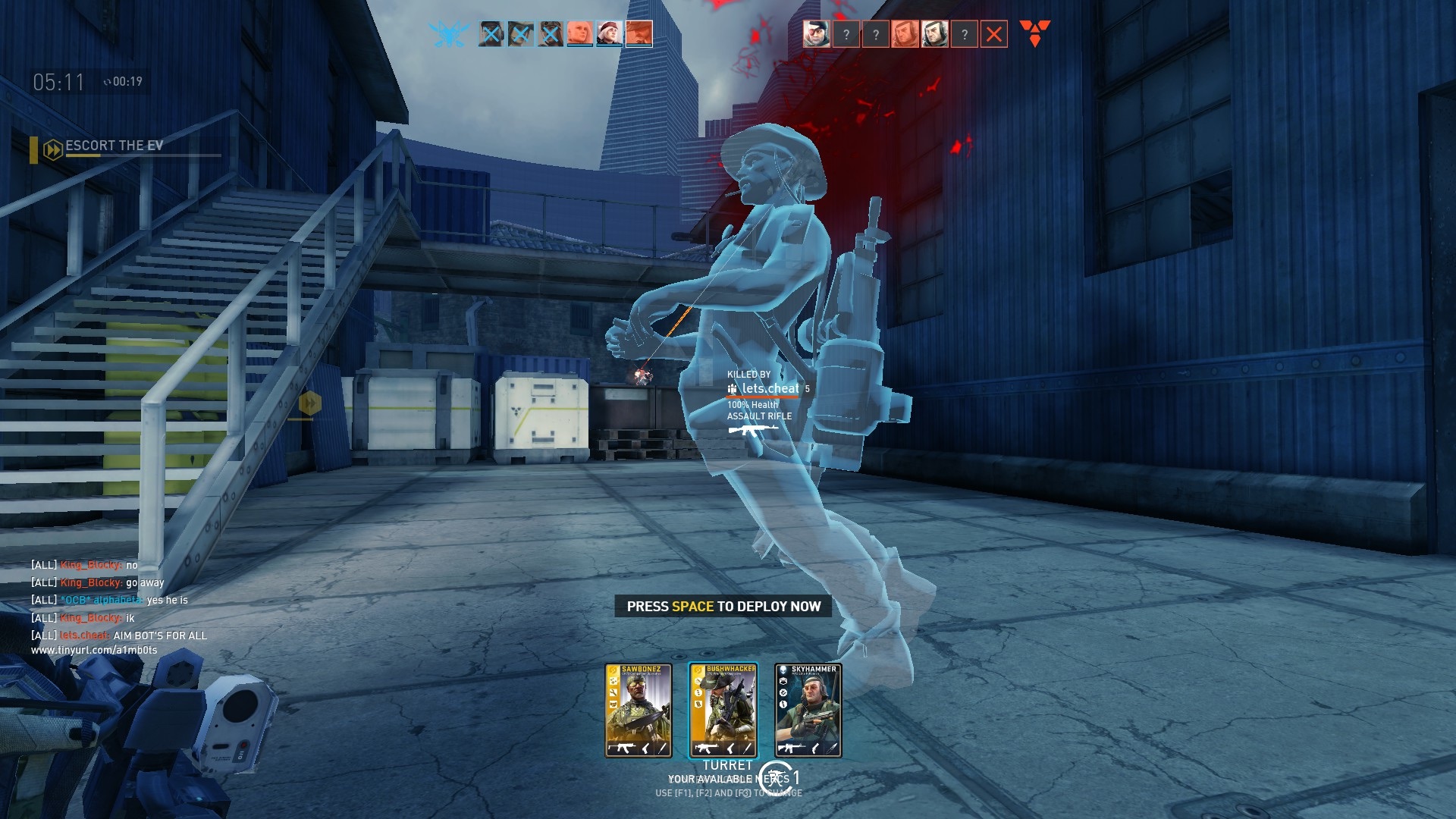This screenshot has width=1456, height=819.
Task: Click the red team emblem
Action: click(x=1034, y=33)
